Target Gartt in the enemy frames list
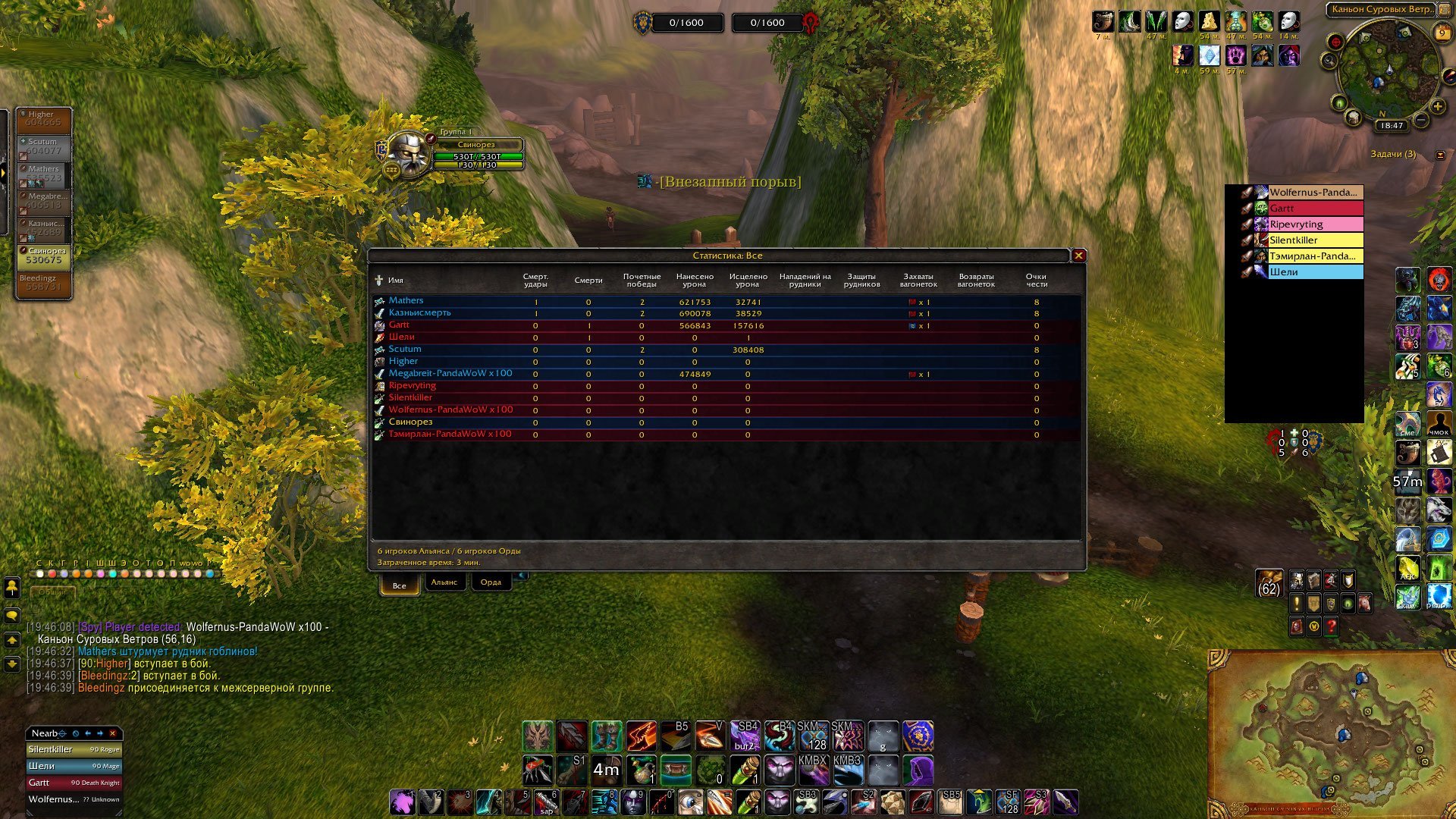 click(x=1315, y=209)
